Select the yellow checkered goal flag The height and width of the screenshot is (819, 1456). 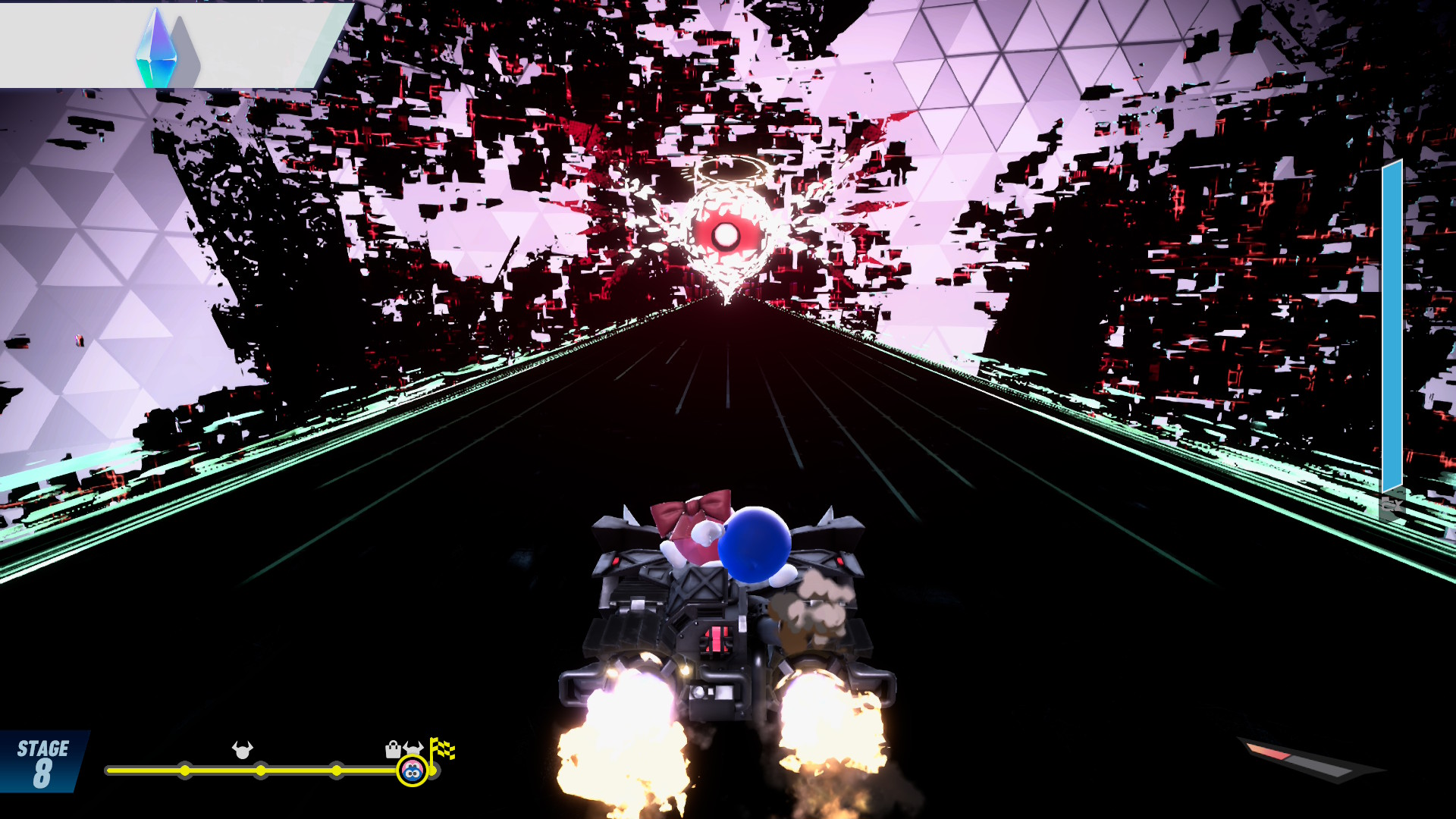[442, 749]
